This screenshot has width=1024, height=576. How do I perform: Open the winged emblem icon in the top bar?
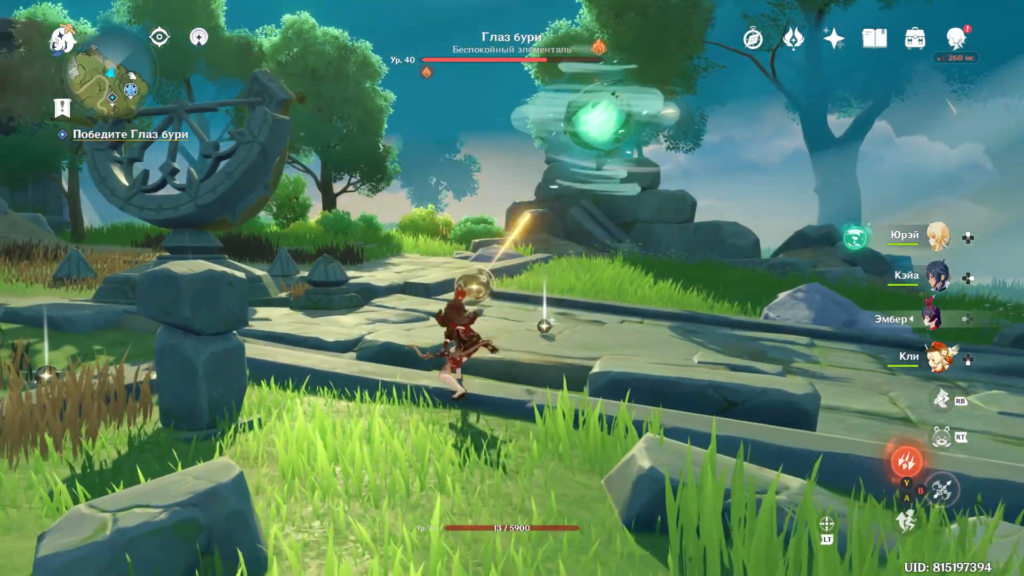[x=793, y=38]
